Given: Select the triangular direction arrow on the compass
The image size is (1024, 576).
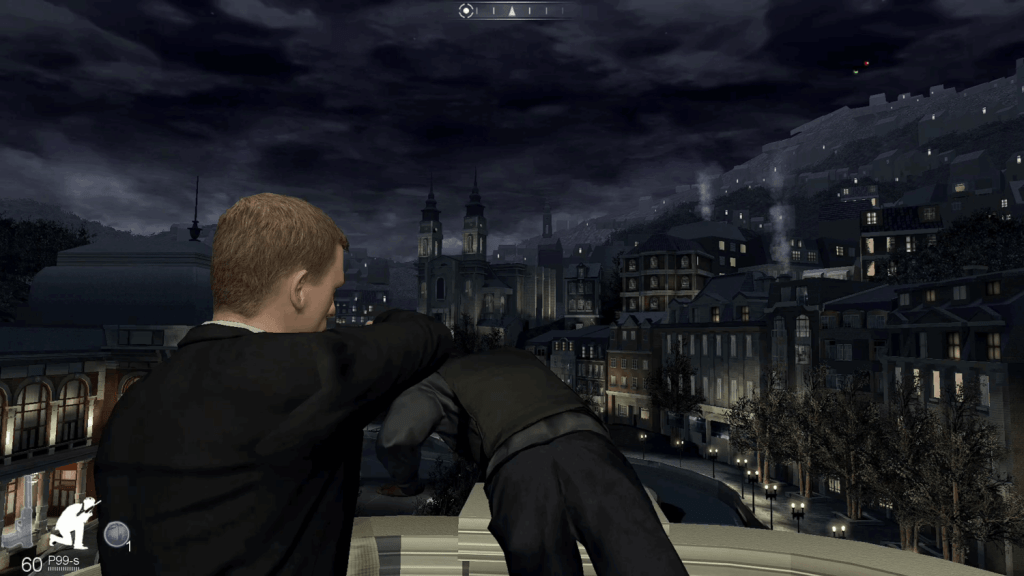Looking at the screenshot, I should click(x=511, y=12).
